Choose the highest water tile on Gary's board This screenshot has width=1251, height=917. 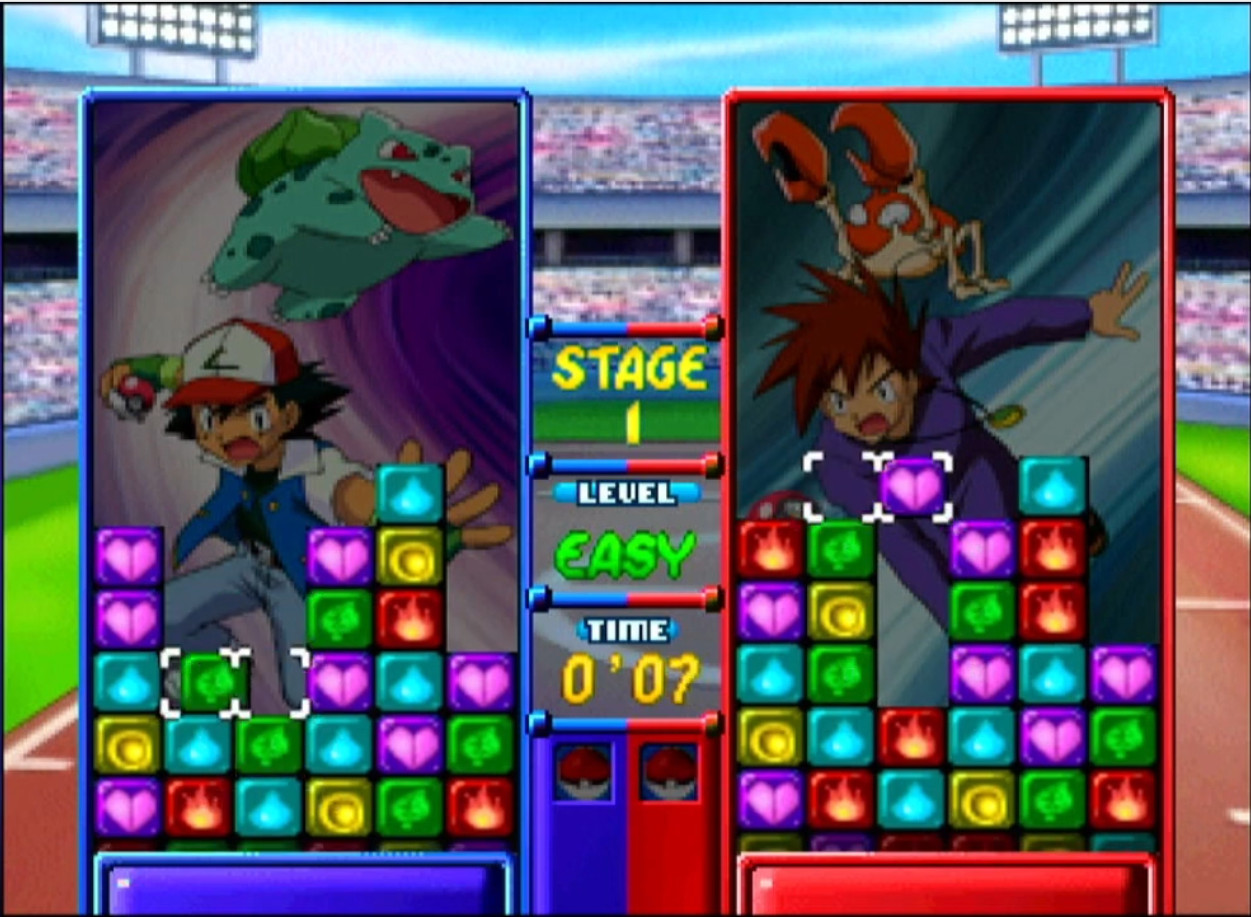1053,486
